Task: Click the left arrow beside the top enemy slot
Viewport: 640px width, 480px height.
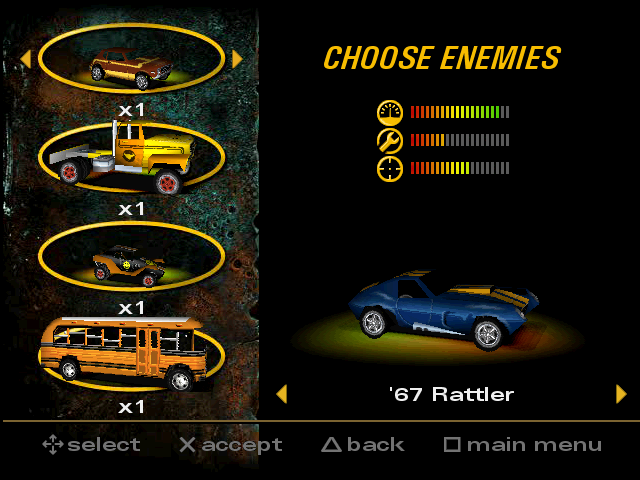Action: [x=25, y=58]
